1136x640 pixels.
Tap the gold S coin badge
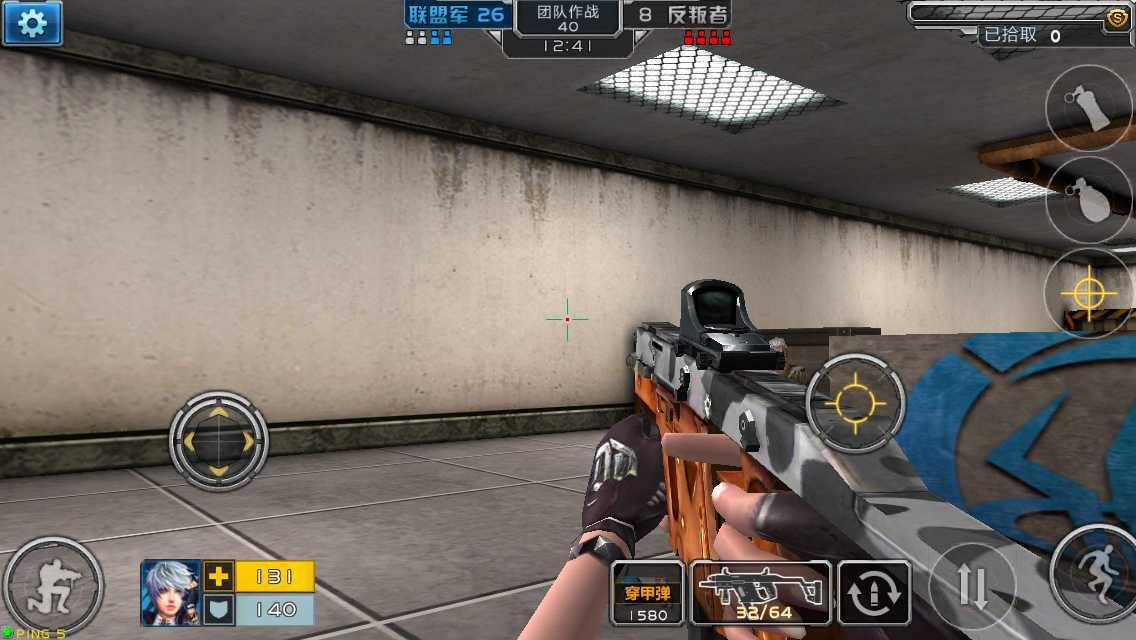click(1117, 15)
